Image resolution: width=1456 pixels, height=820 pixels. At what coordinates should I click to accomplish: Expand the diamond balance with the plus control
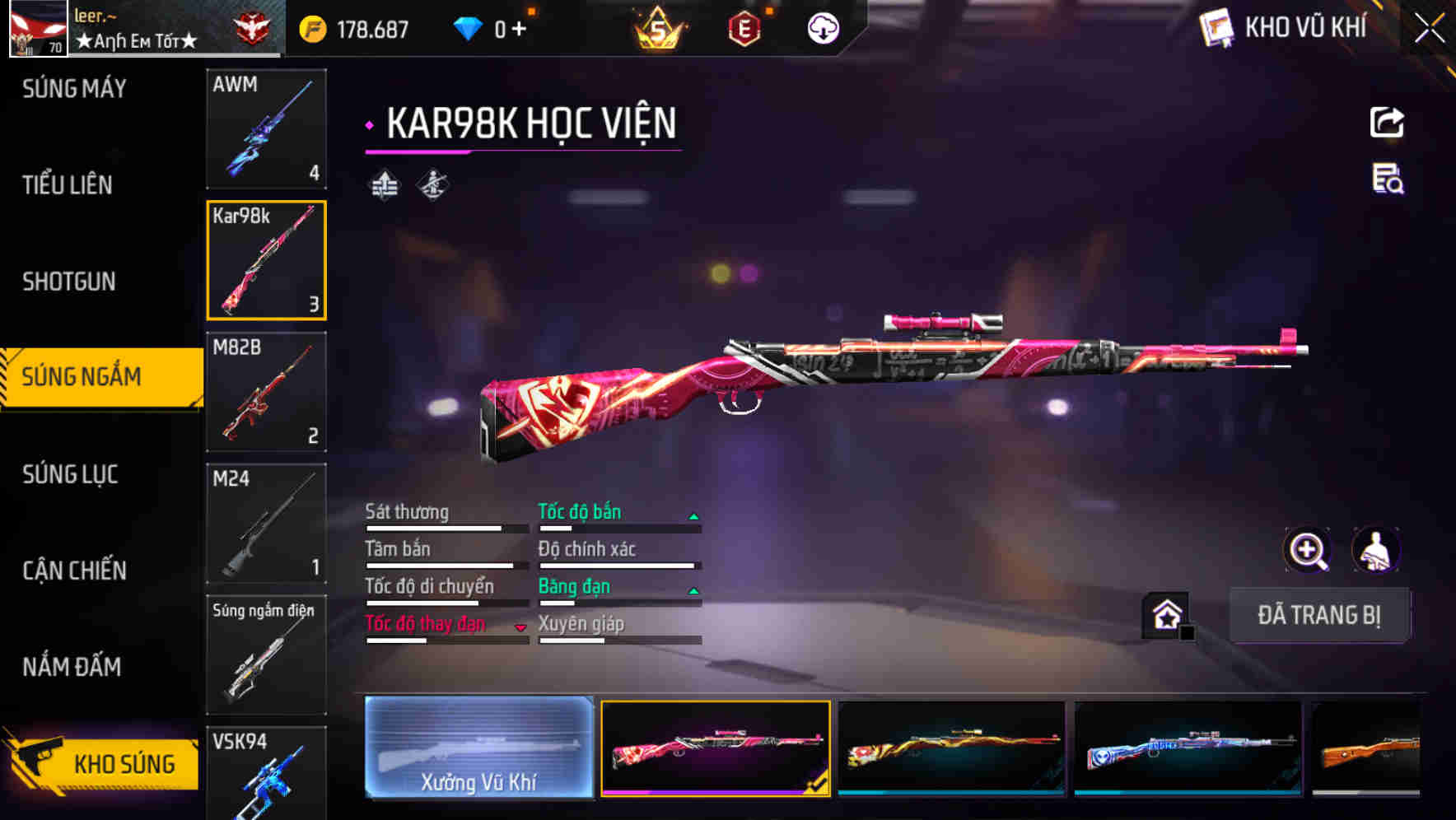pos(519,27)
